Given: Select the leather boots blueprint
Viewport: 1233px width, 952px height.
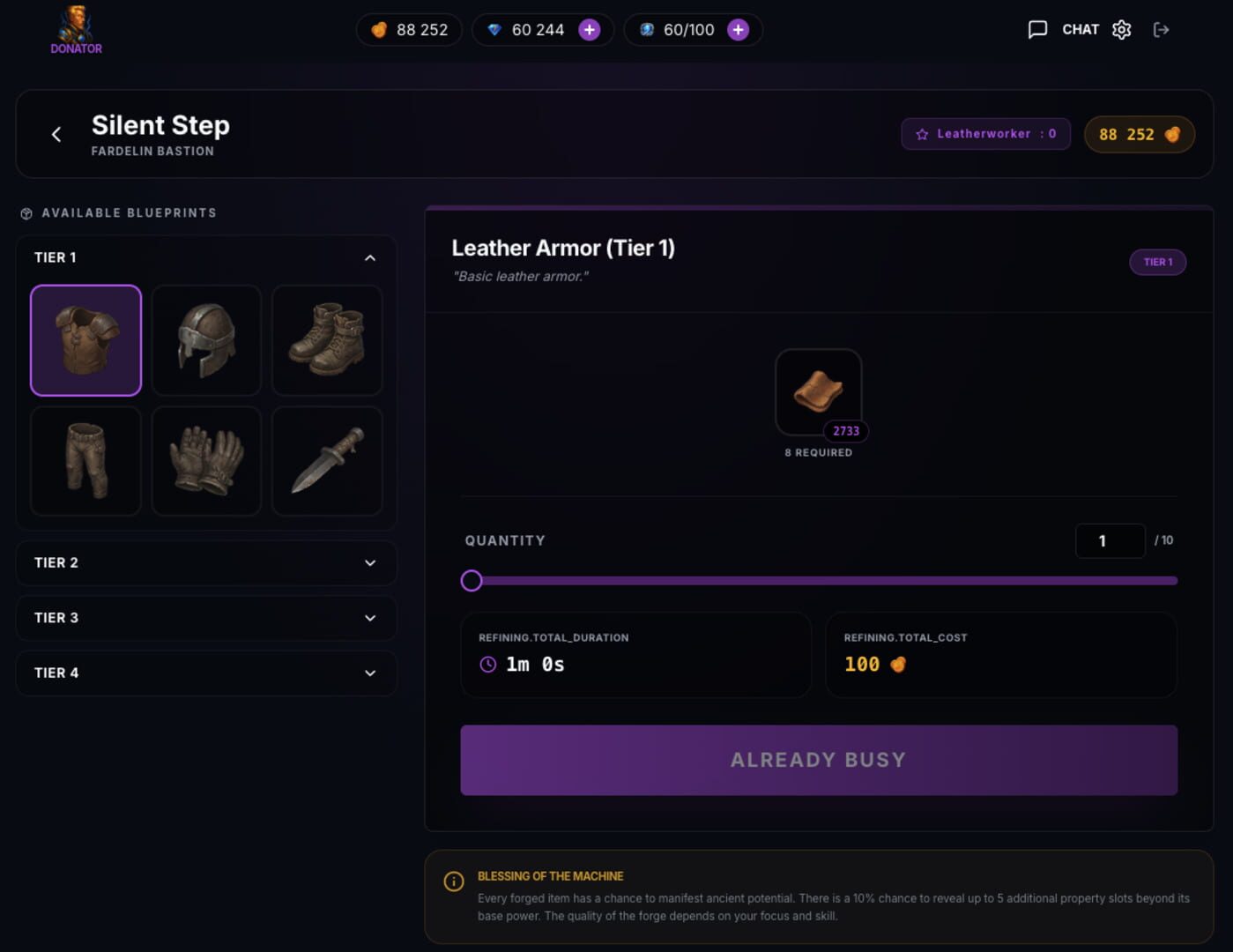Looking at the screenshot, I should [327, 340].
